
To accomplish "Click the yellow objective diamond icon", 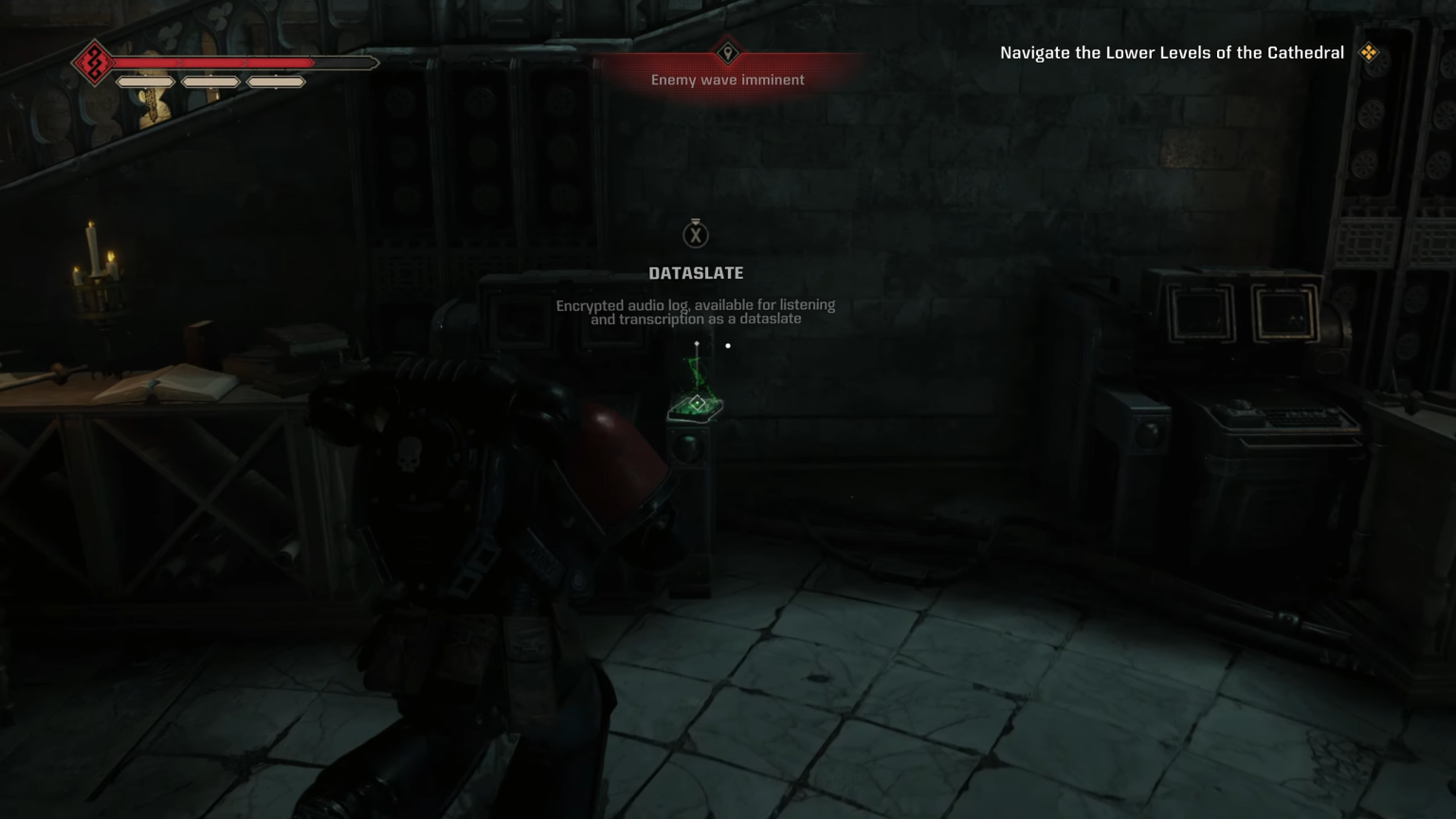I will [1369, 53].
